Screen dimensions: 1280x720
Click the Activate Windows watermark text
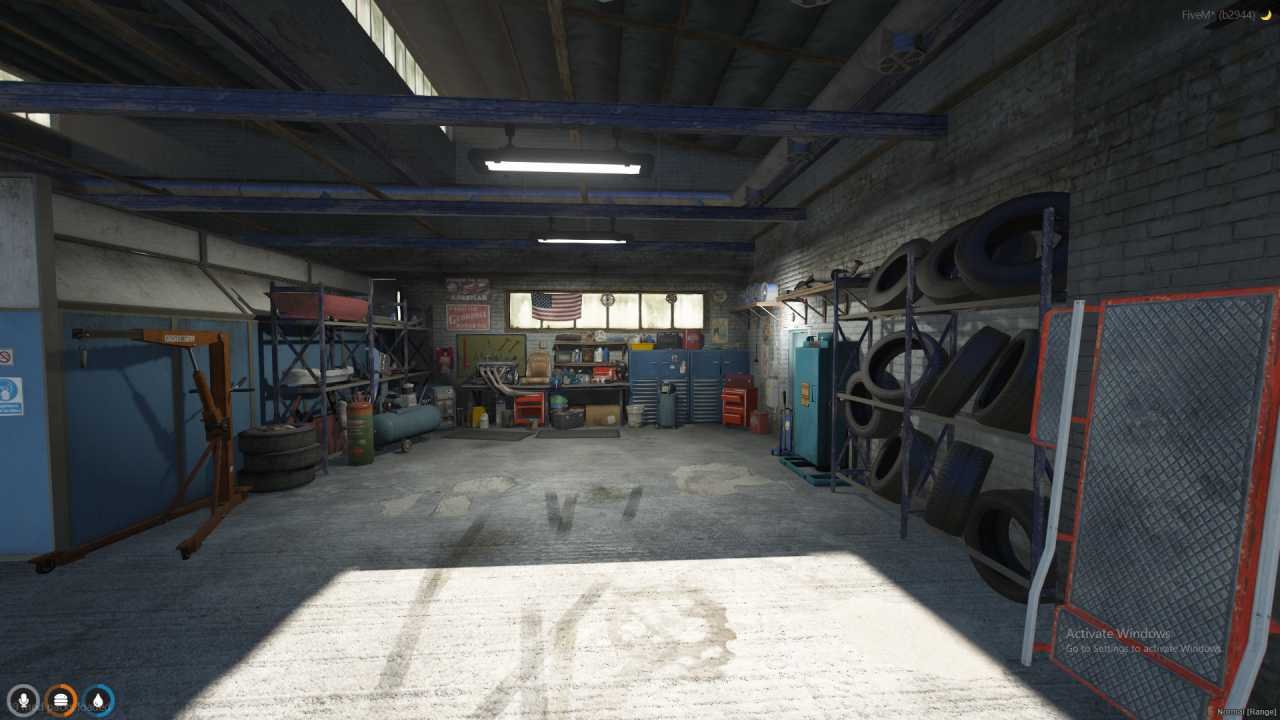point(1116,633)
